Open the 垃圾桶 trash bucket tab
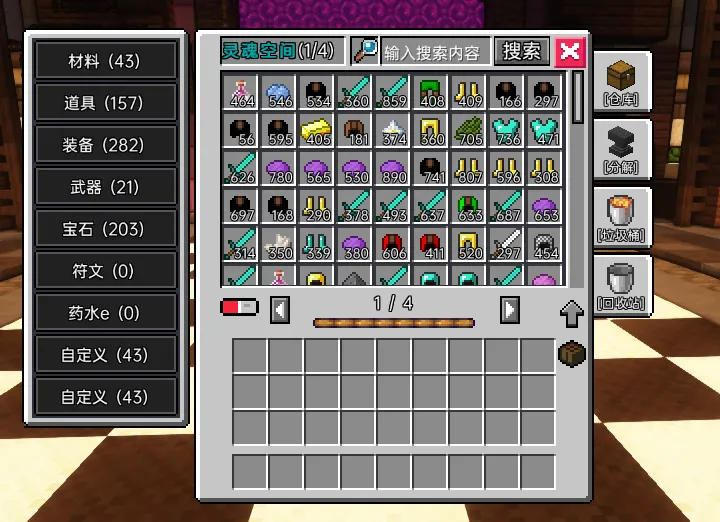The image size is (720, 522). point(620,216)
